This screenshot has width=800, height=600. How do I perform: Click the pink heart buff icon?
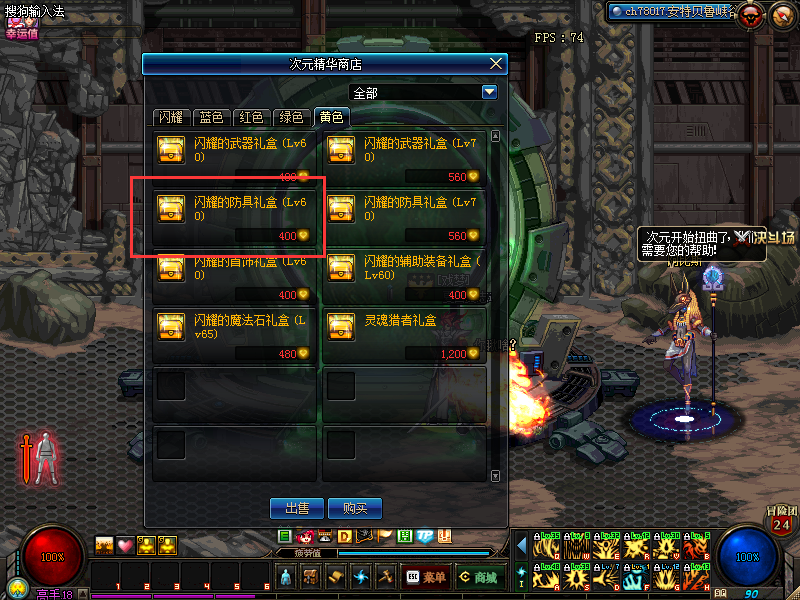click(125, 545)
